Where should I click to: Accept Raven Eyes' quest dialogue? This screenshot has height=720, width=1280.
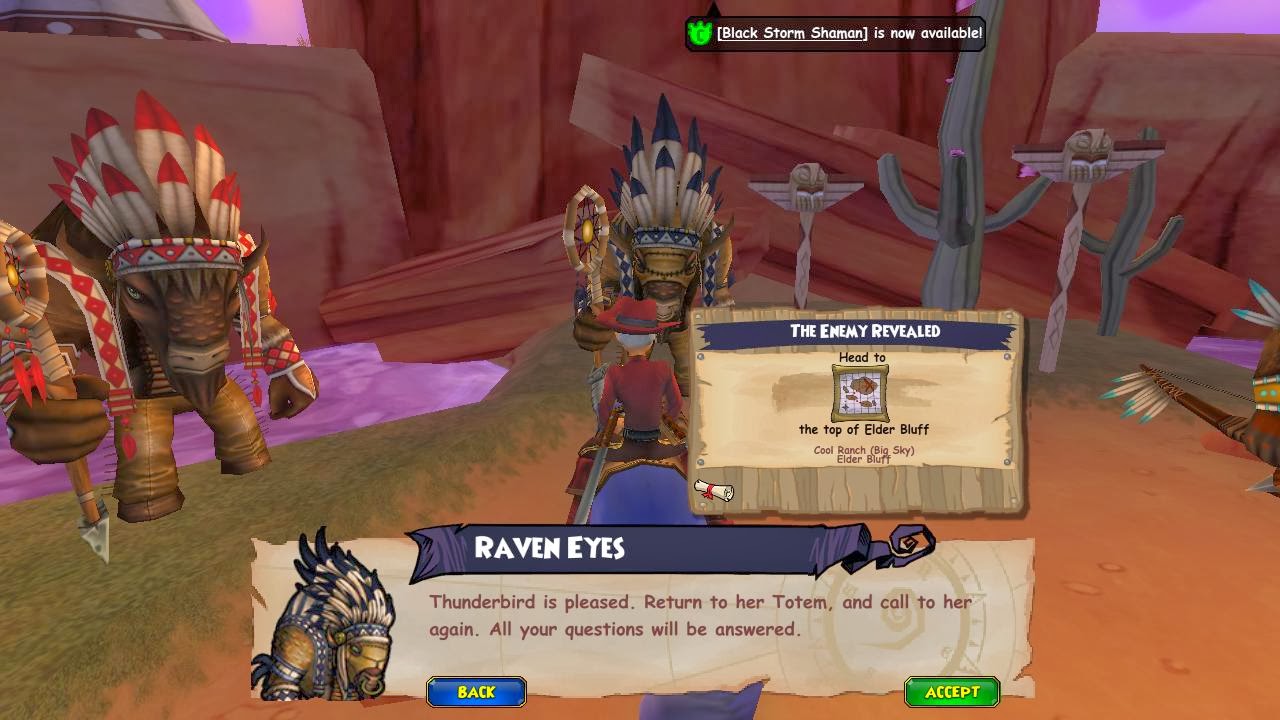pos(952,692)
